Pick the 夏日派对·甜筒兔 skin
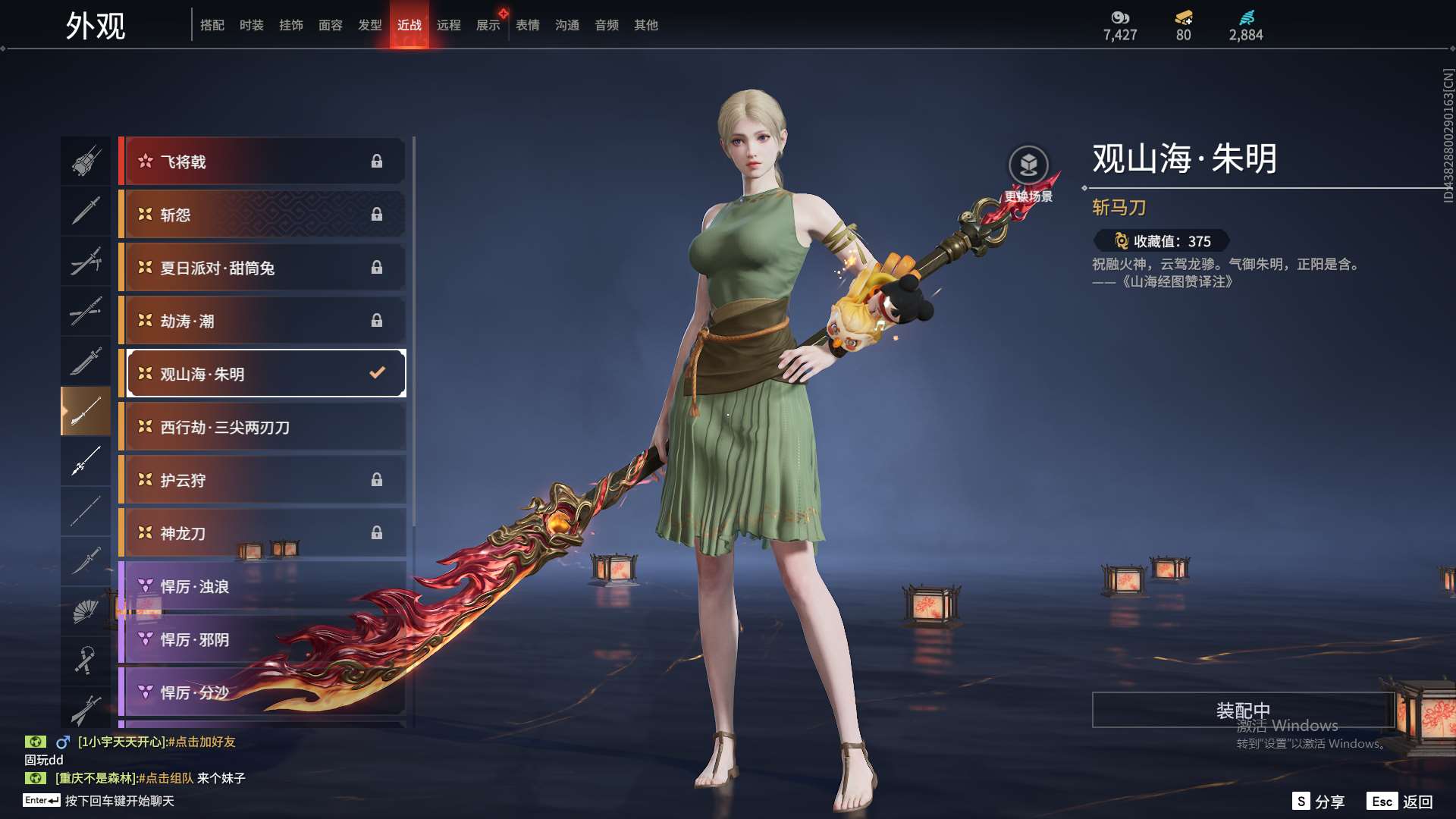1456x819 pixels. [262, 268]
